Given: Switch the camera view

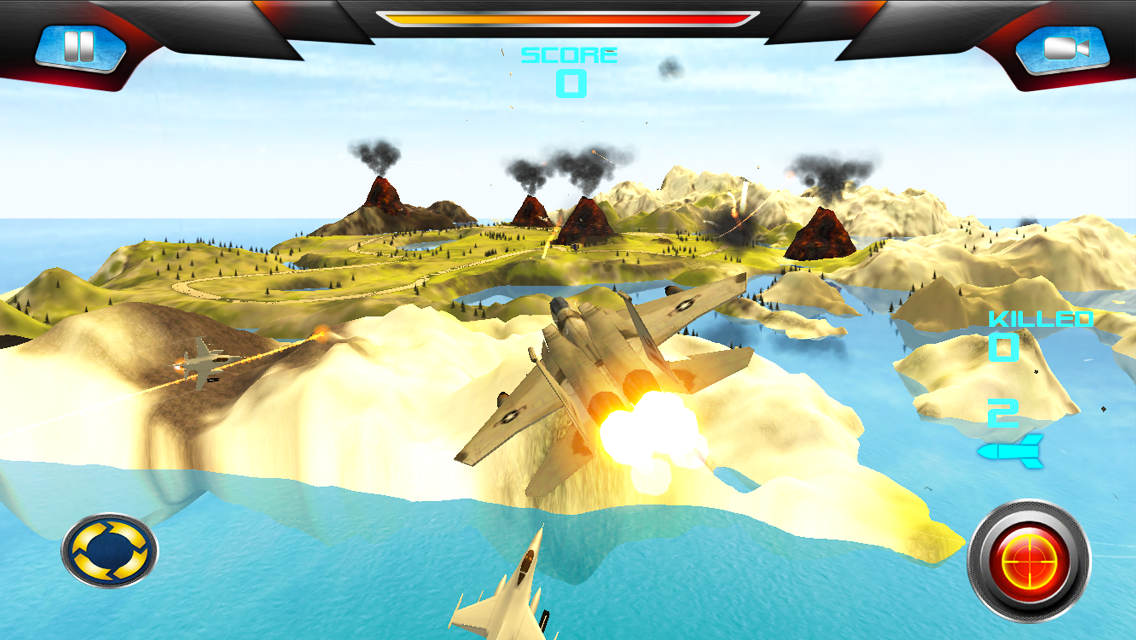Looking at the screenshot, I should click(1061, 48).
